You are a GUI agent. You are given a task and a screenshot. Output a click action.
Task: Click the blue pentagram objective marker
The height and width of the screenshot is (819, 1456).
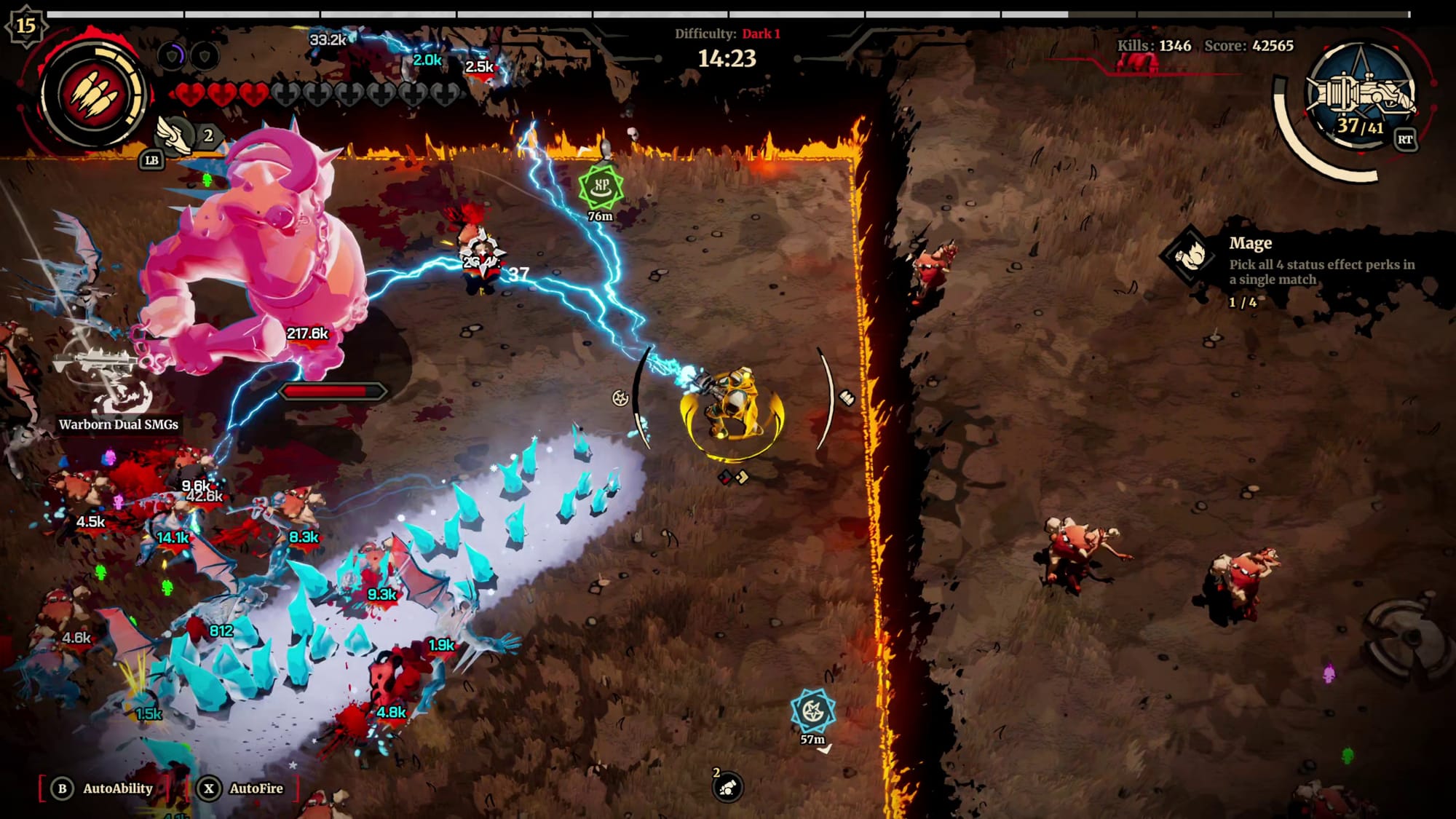click(x=812, y=711)
